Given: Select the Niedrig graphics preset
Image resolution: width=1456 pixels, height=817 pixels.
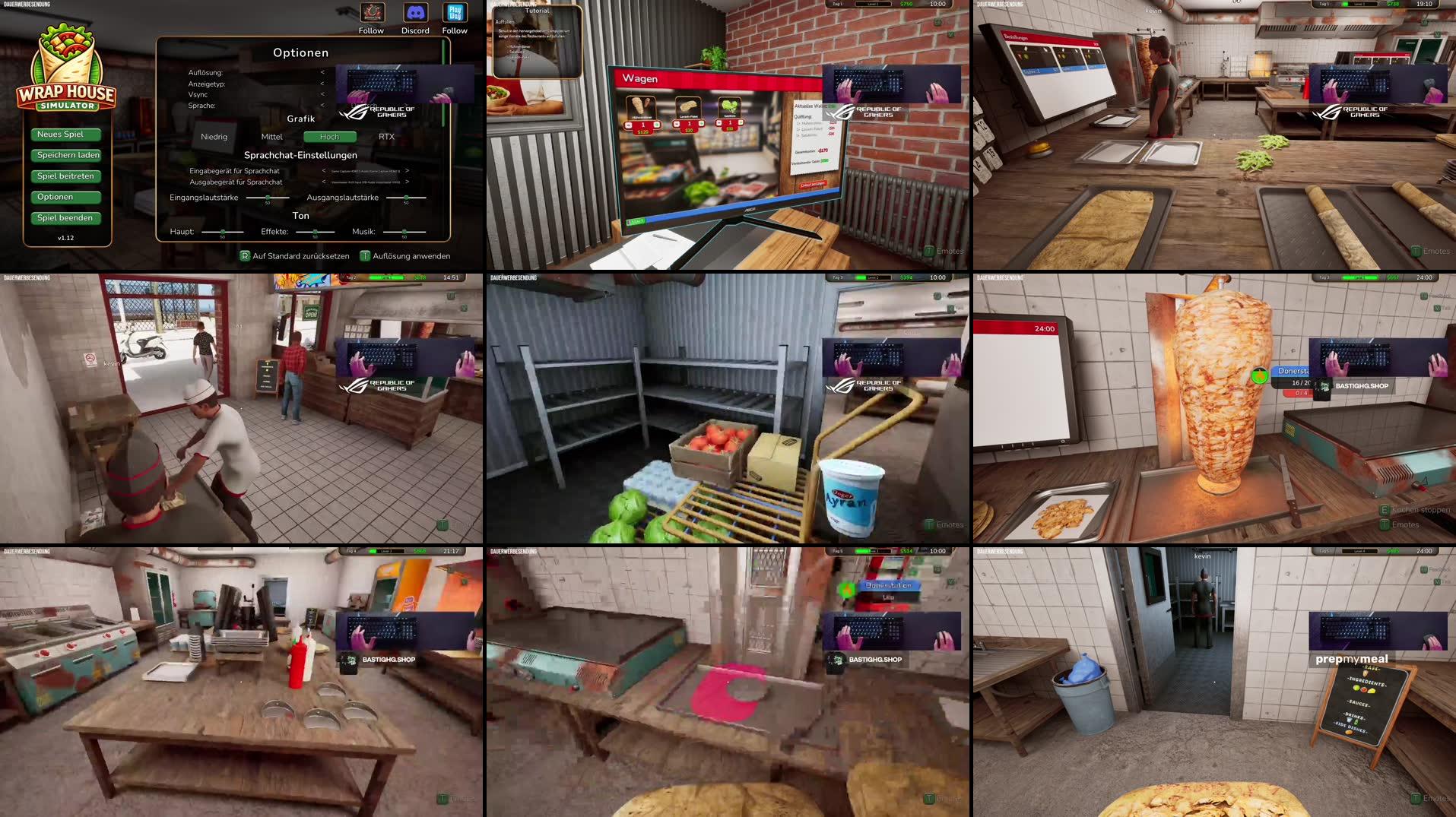Looking at the screenshot, I should (x=214, y=137).
